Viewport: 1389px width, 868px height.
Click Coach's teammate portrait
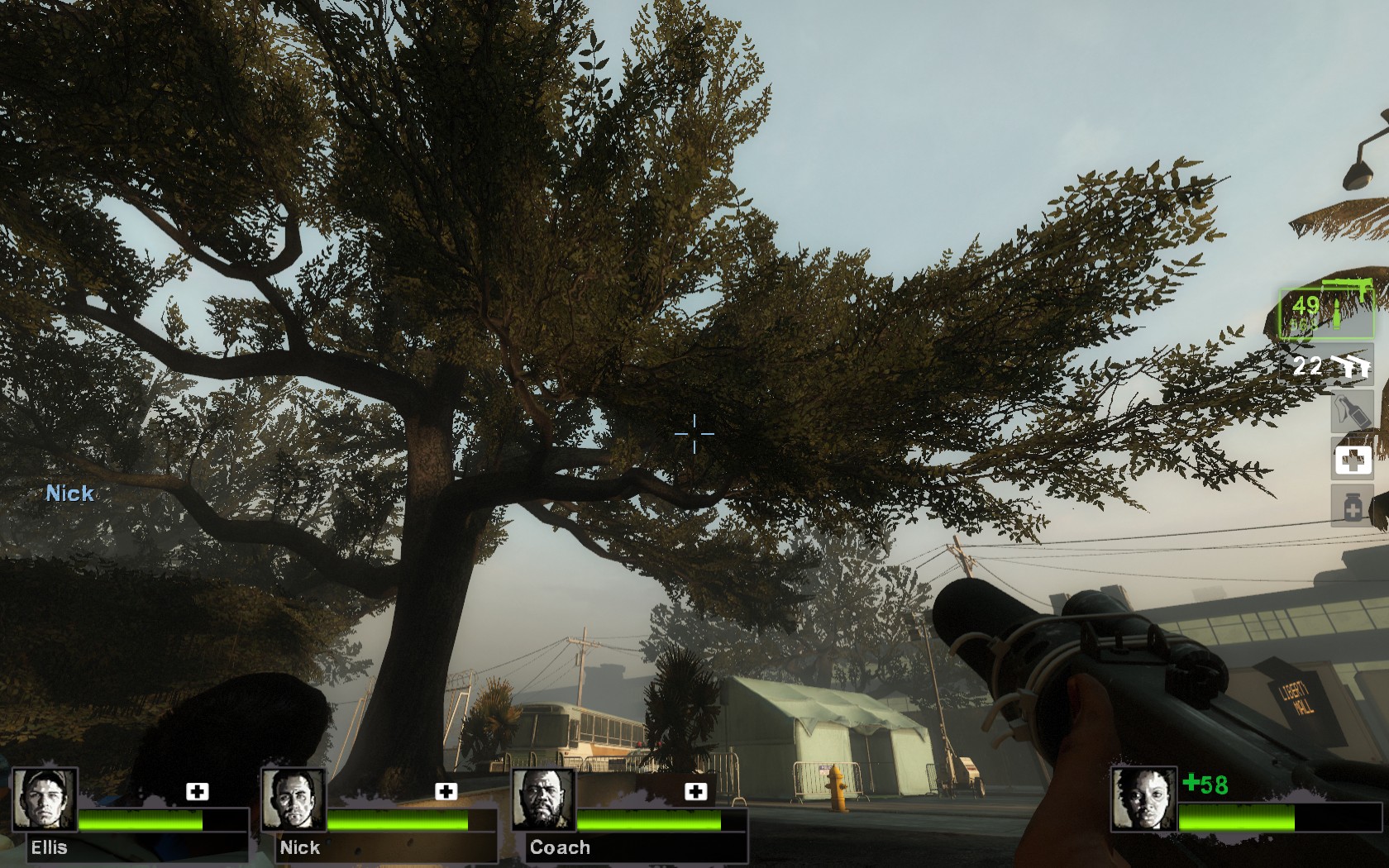click(544, 799)
